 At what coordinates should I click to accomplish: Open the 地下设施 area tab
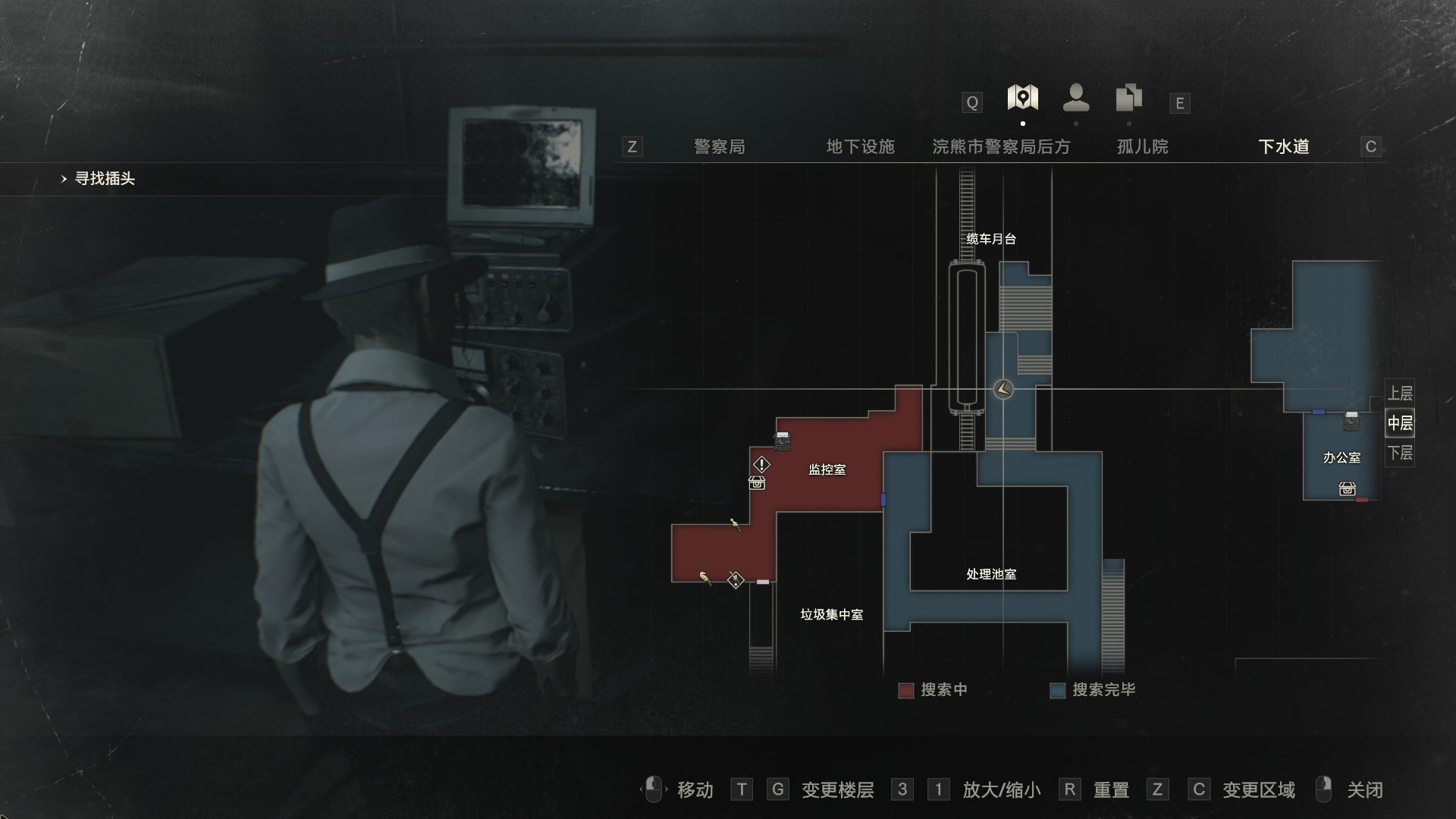[x=860, y=146]
